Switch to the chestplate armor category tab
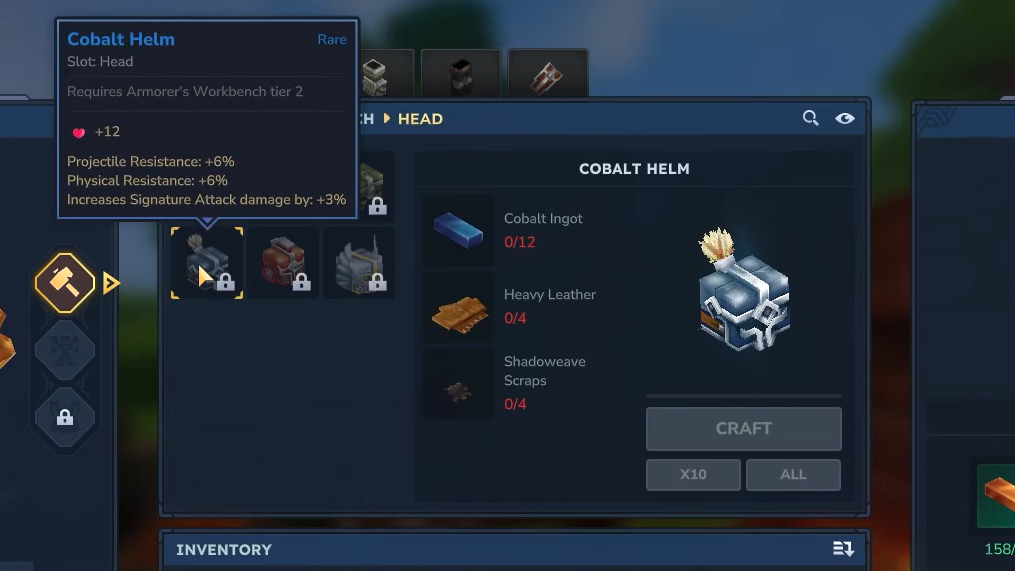1015x571 pixels. coord(376,73)
